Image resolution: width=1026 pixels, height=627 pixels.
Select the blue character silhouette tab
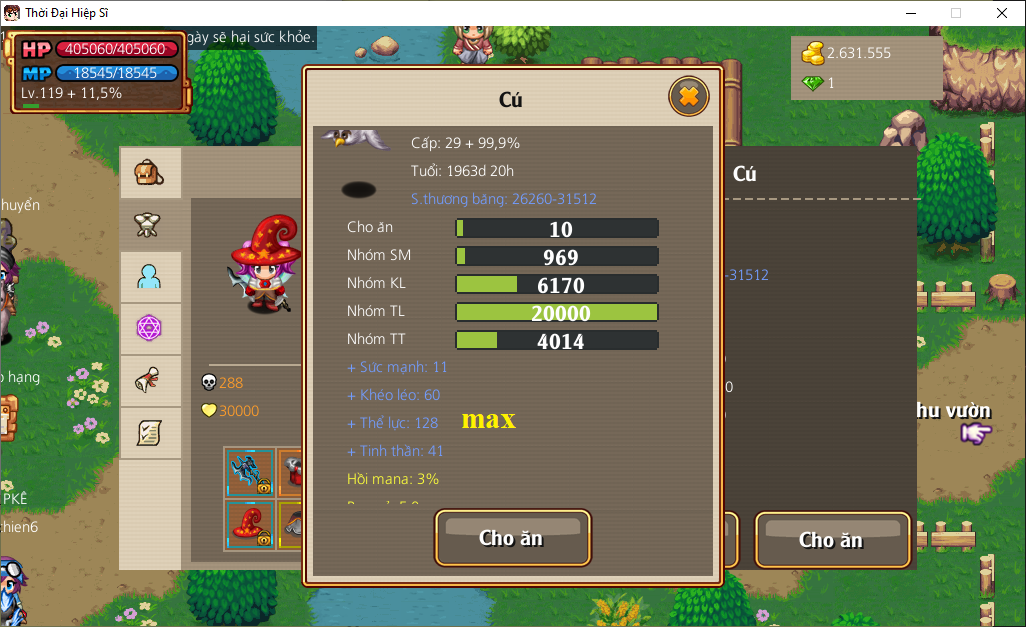coord(150,277)
